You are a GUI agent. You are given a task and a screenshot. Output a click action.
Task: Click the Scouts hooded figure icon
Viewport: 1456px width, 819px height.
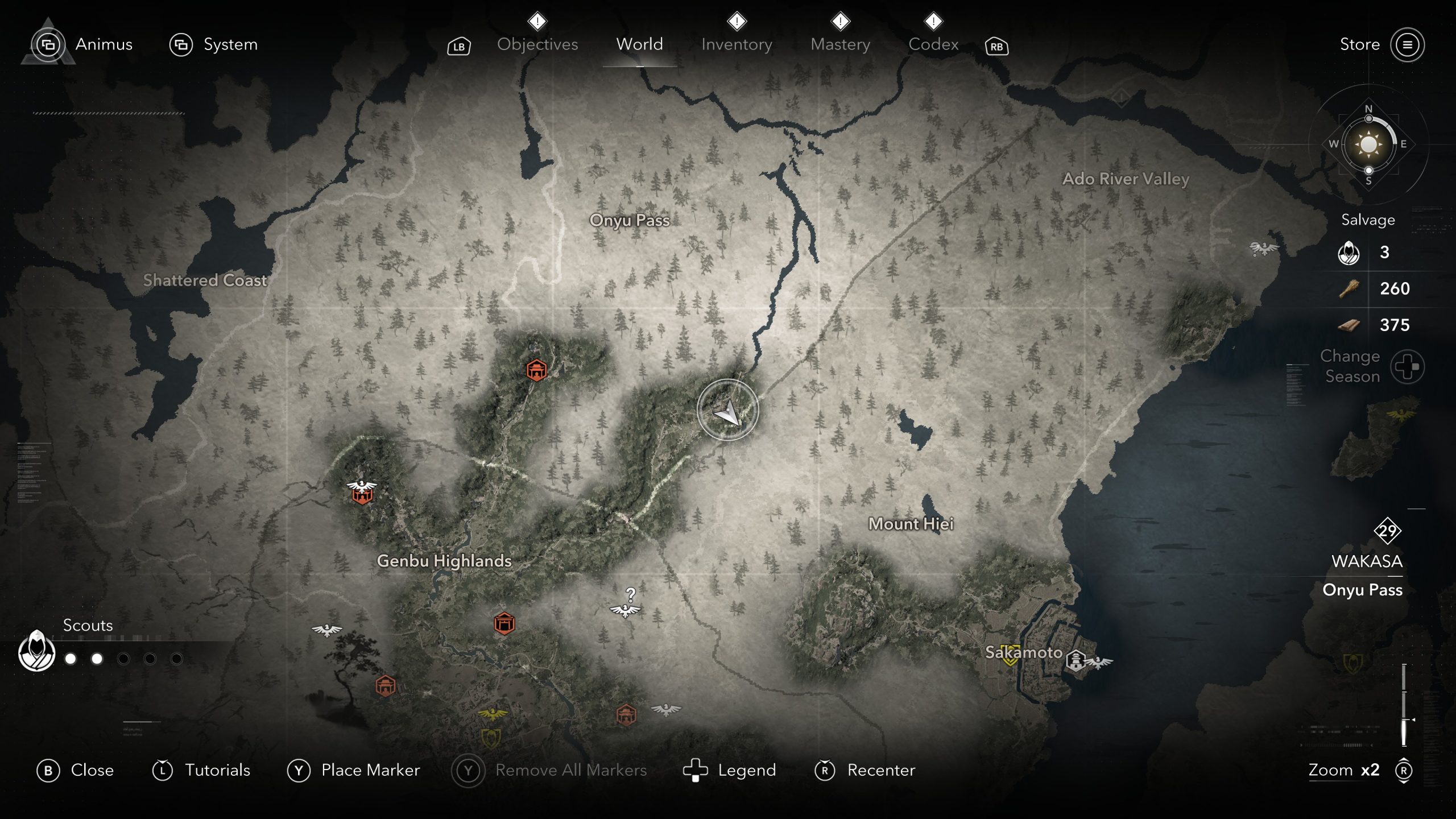(37, 651)
